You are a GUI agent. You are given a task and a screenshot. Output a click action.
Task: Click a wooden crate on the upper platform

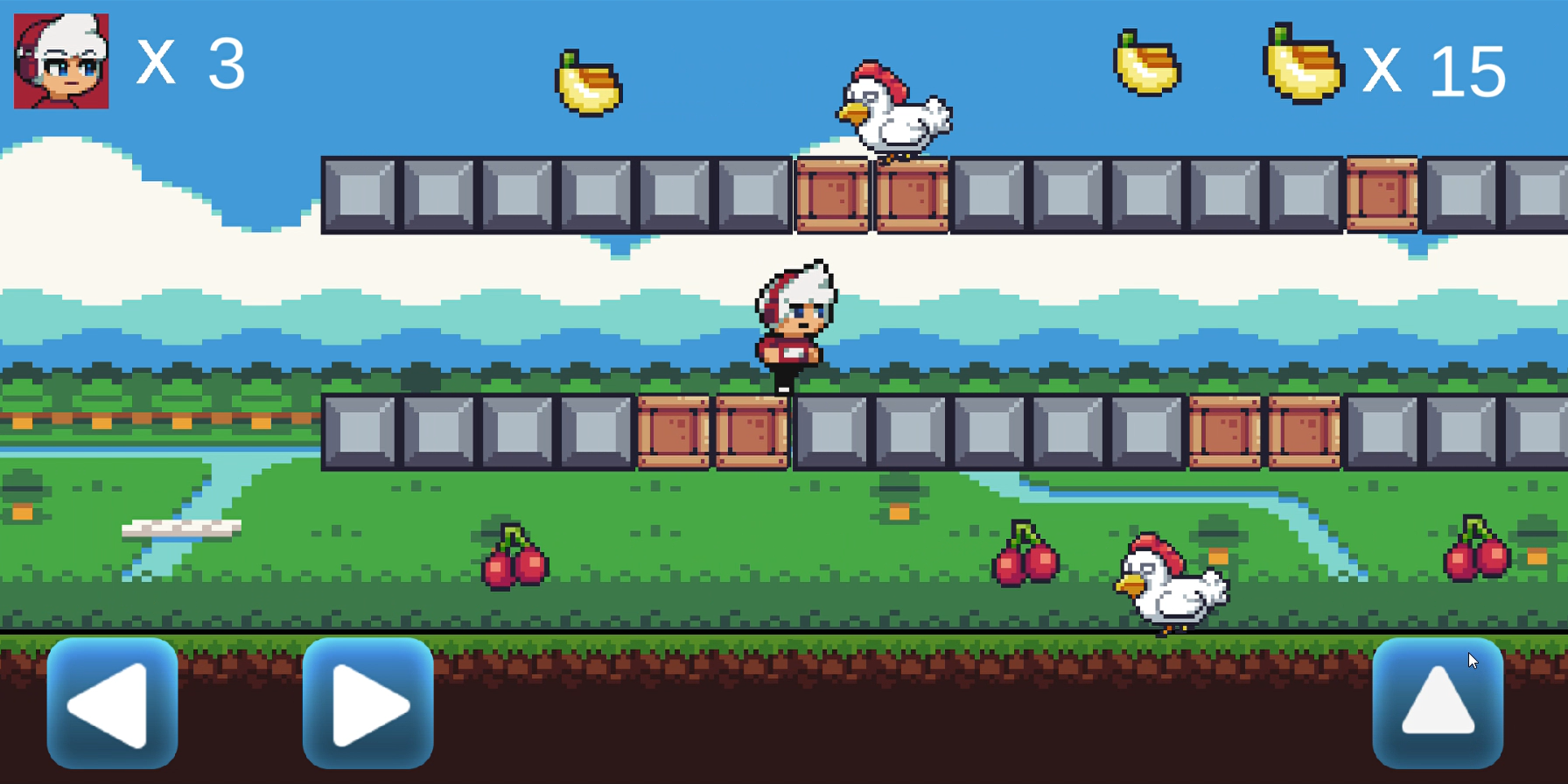coord(831,194)
